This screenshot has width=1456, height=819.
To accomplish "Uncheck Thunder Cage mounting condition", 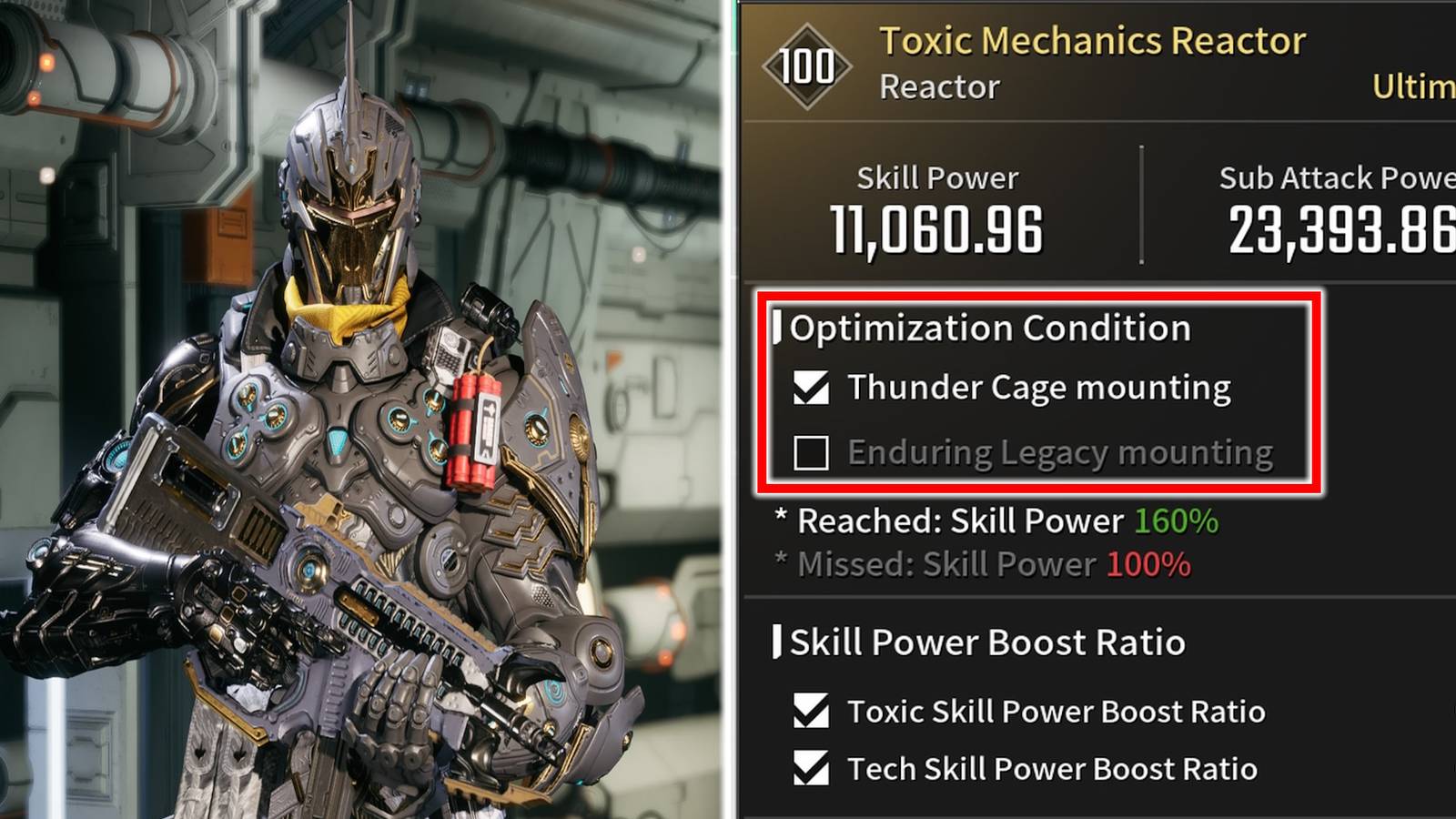I will point(811,386).
